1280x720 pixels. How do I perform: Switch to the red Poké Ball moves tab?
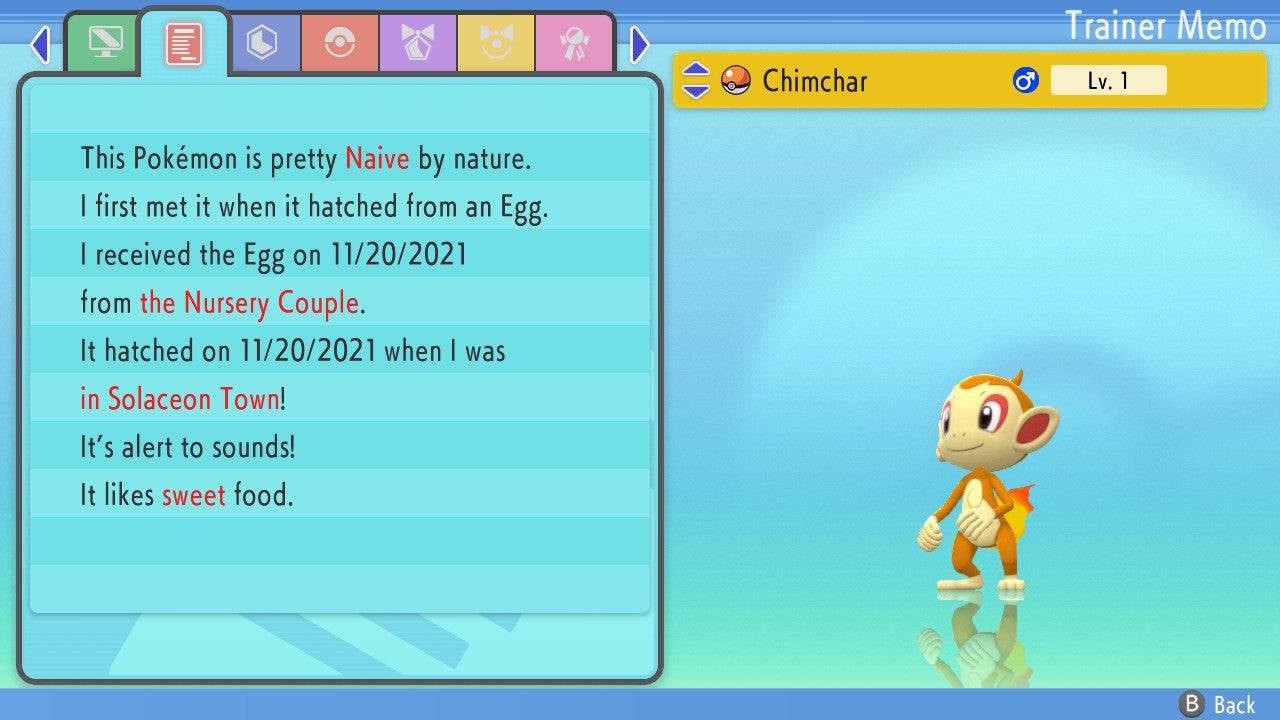340,43
